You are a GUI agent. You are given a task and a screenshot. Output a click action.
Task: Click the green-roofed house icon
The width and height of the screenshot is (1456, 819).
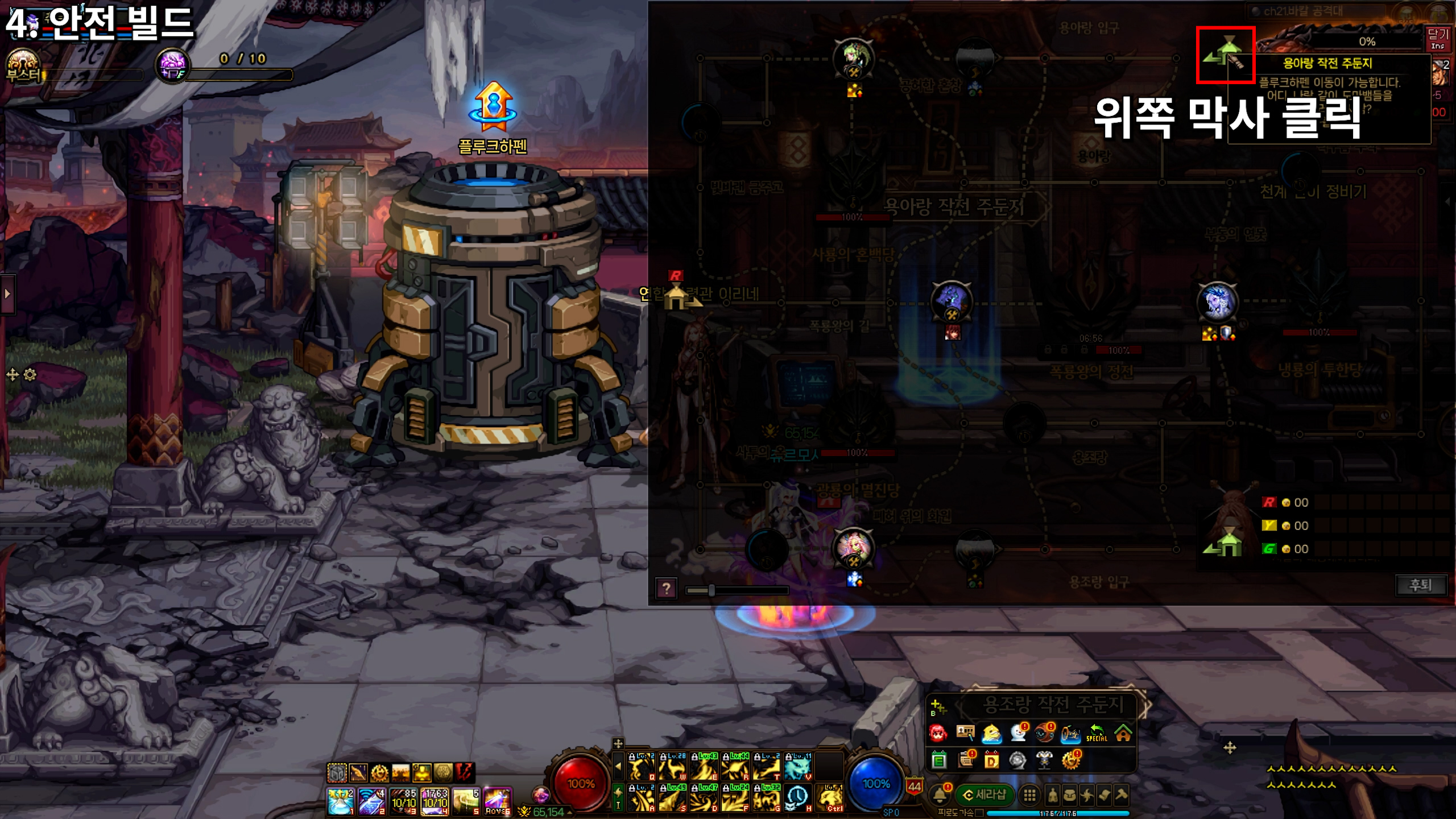1123,734
